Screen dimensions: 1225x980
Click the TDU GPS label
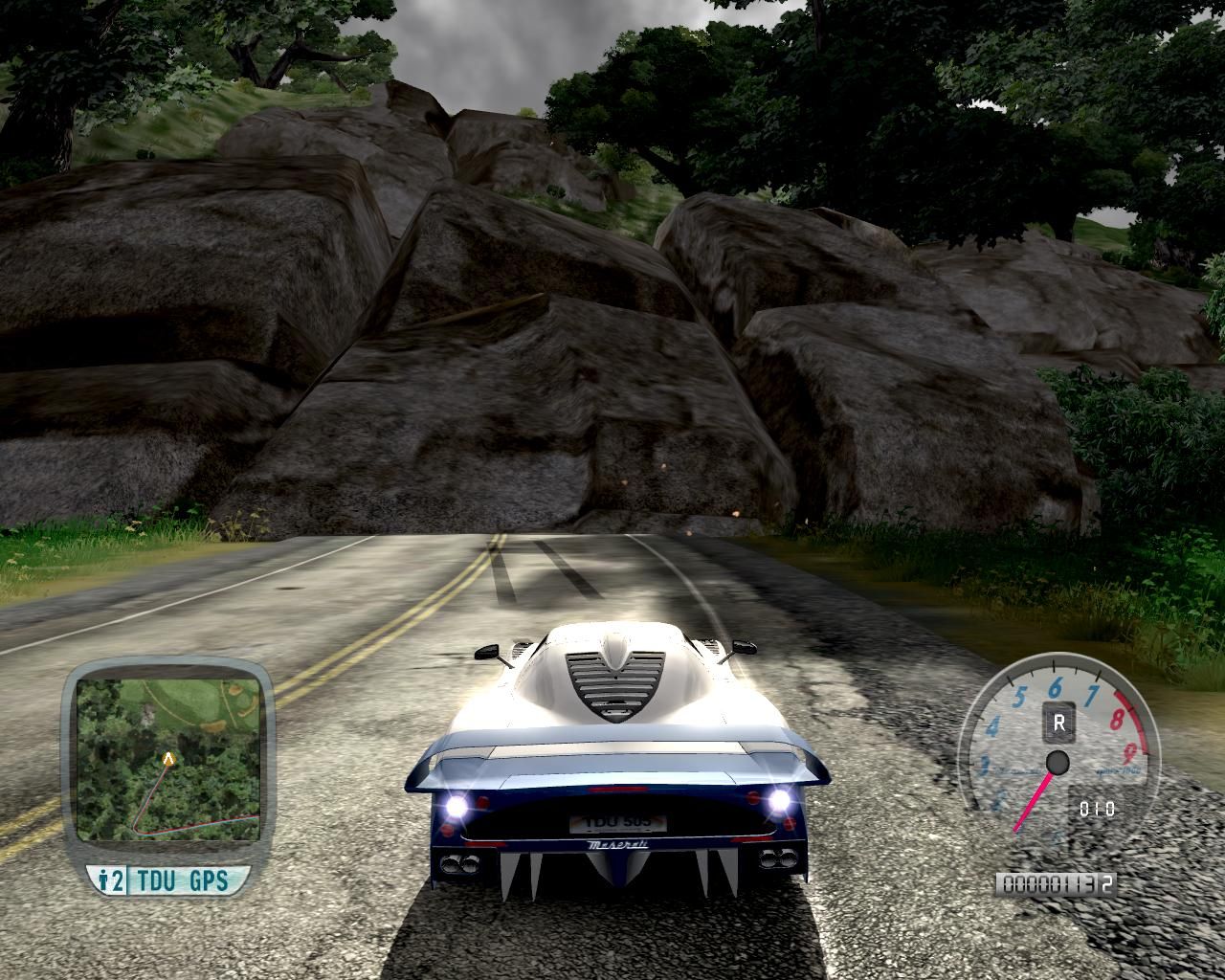pyautogui.click(x=183, y=880)
